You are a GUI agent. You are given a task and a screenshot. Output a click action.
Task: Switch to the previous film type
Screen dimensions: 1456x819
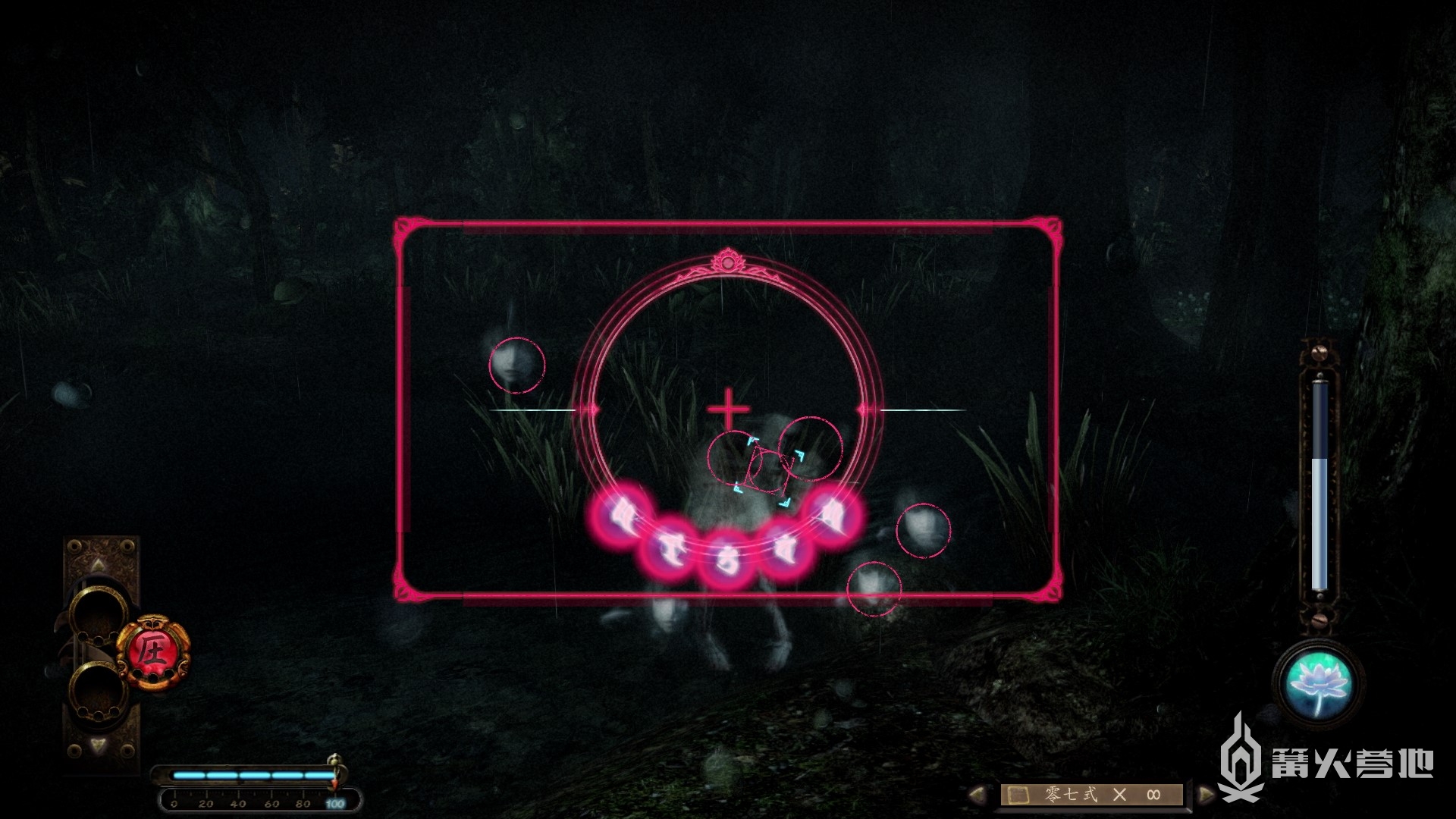point(978,795)
